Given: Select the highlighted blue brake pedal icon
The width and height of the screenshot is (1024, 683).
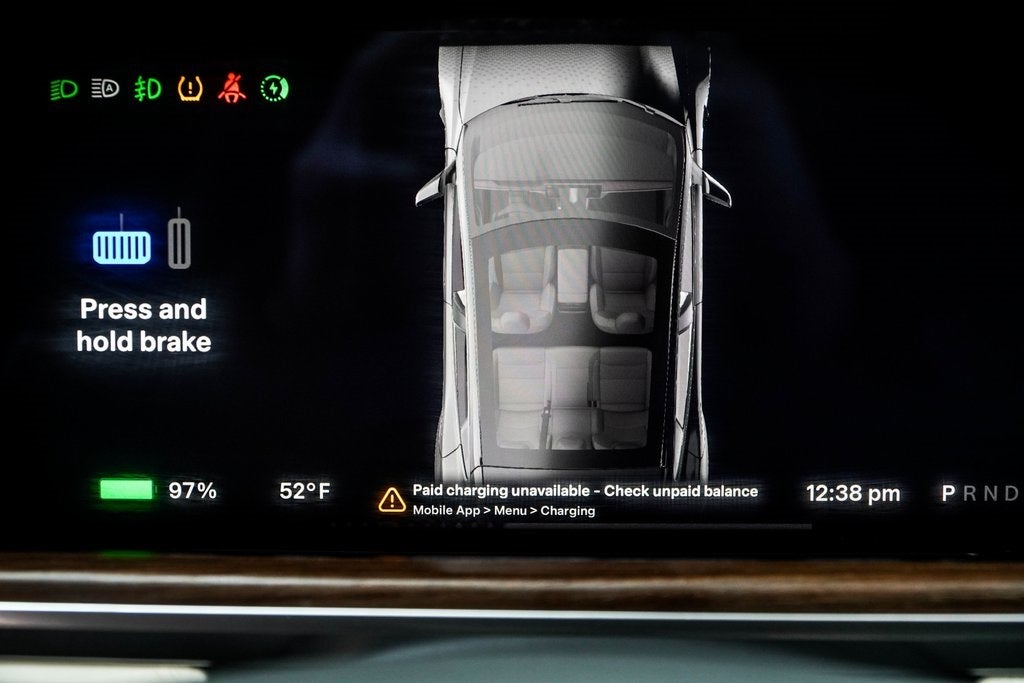Looking at the screenshot, I should [x=122, y=245].
